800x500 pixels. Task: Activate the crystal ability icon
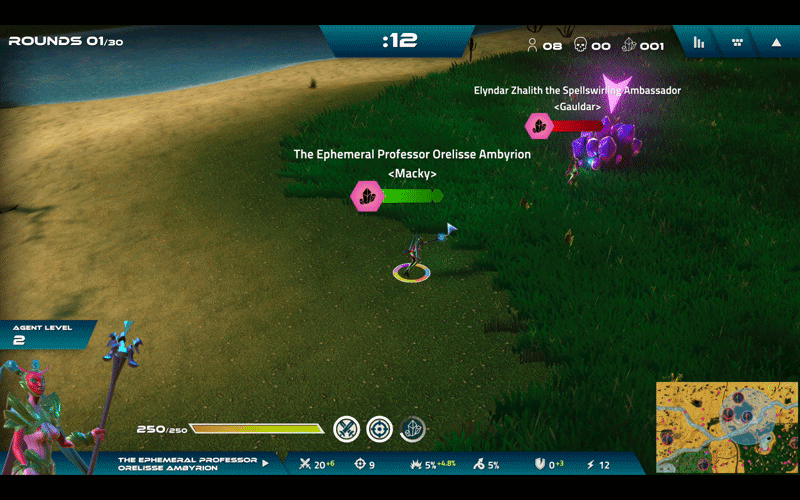(412, 429)
